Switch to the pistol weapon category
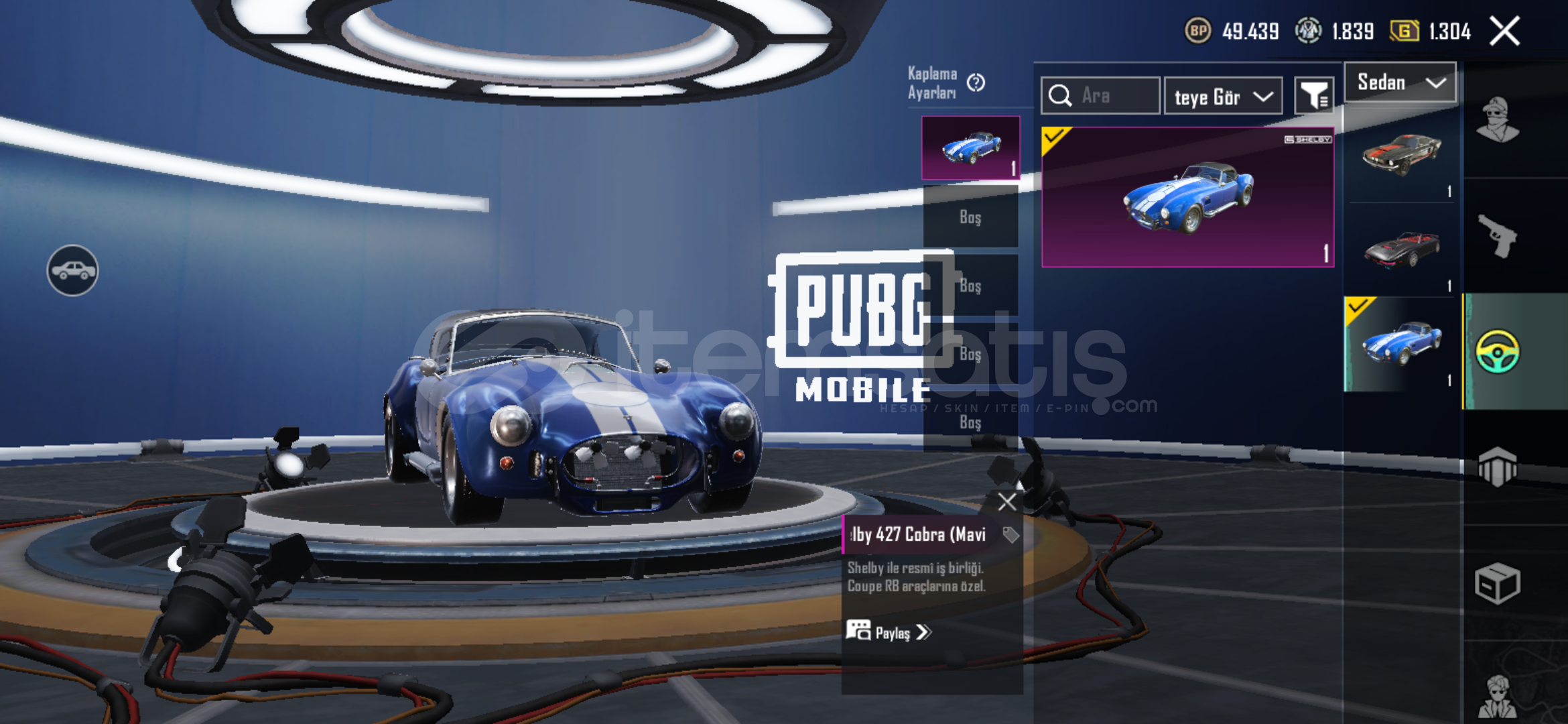 (x=1498, y=236)
